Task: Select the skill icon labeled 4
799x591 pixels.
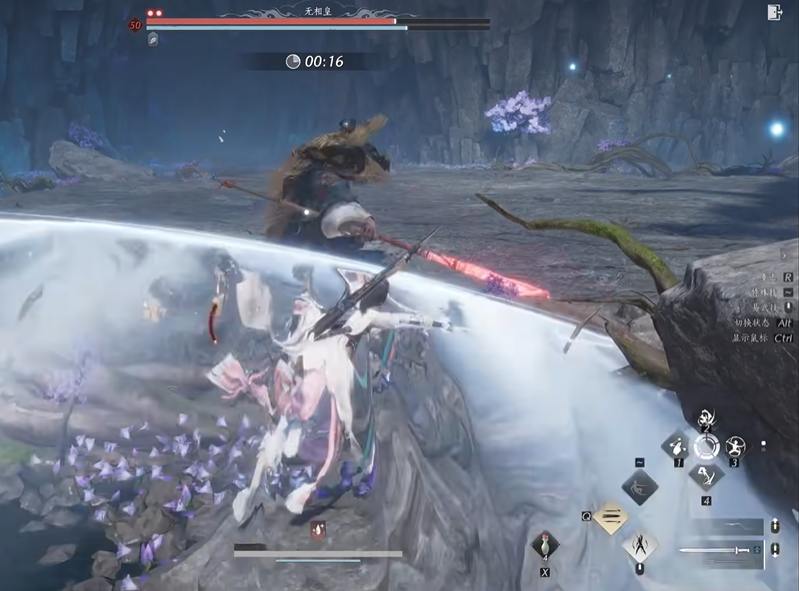Action: click(x=706, y=475)
